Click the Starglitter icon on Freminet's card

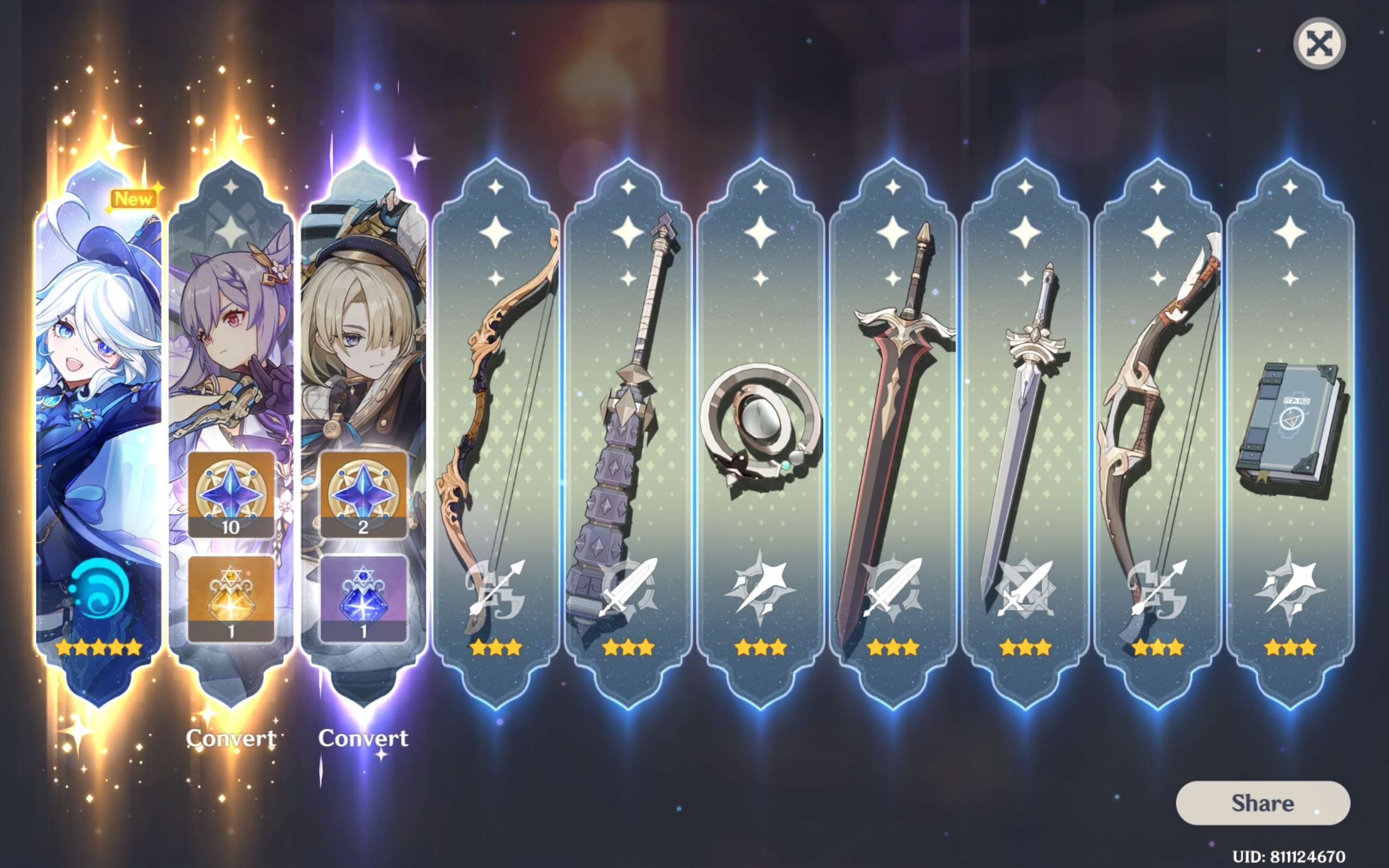point(366,494)
